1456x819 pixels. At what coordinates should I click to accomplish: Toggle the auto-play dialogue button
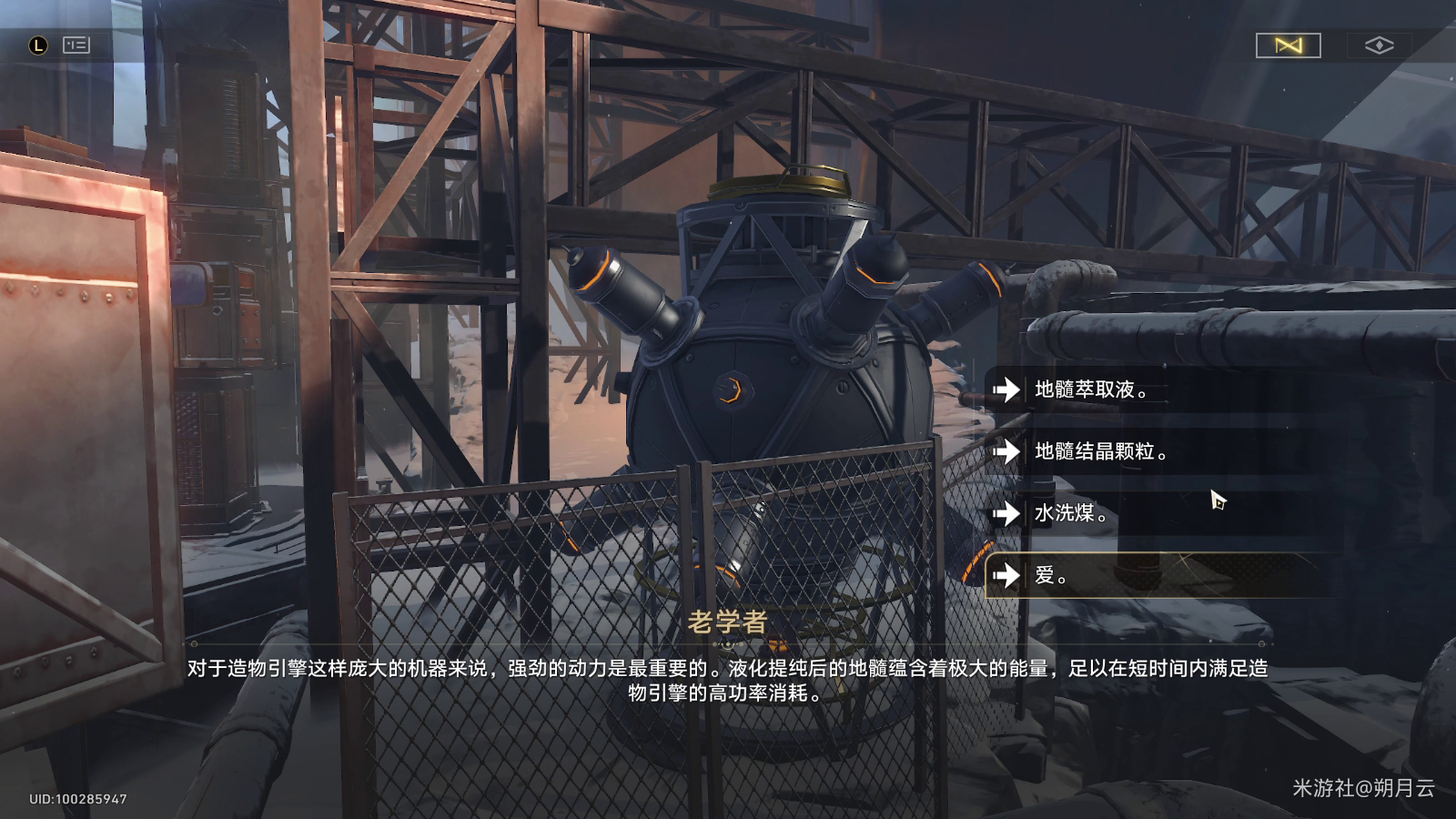tap(1288, 45)
